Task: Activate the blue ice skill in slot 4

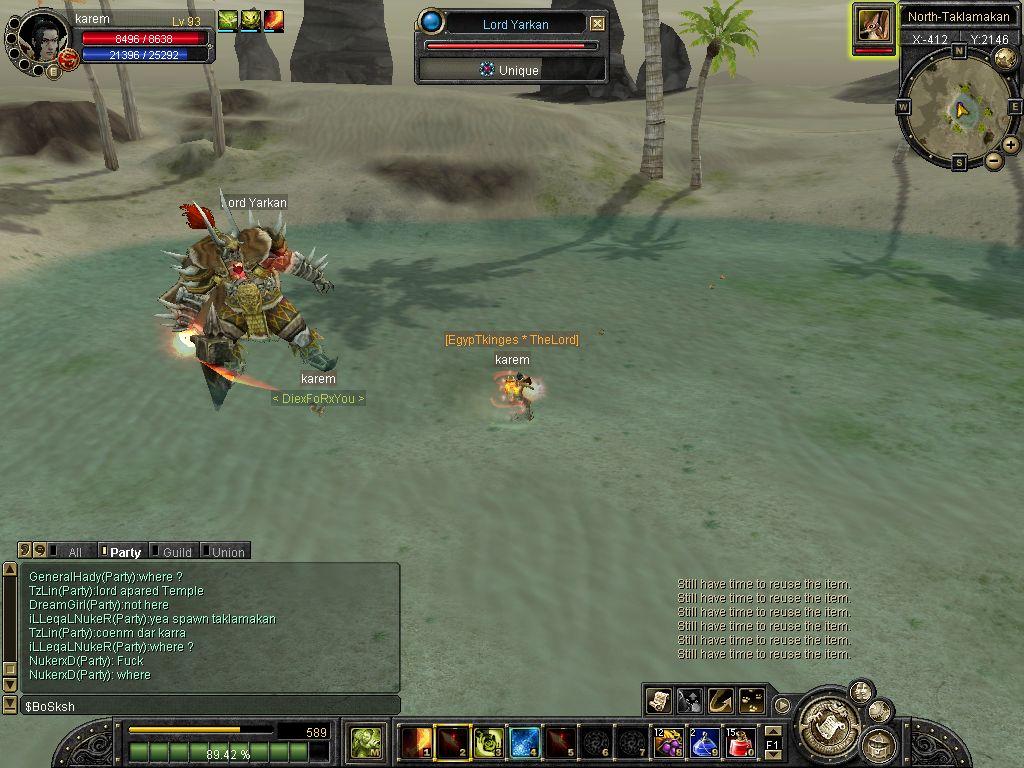Action: tap(525, 743)
